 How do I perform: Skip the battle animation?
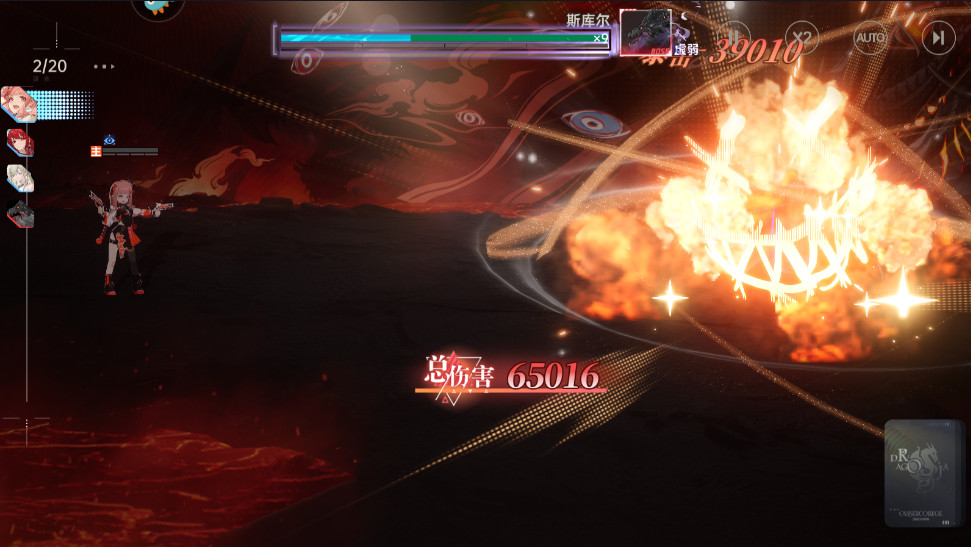coord(937,39)
